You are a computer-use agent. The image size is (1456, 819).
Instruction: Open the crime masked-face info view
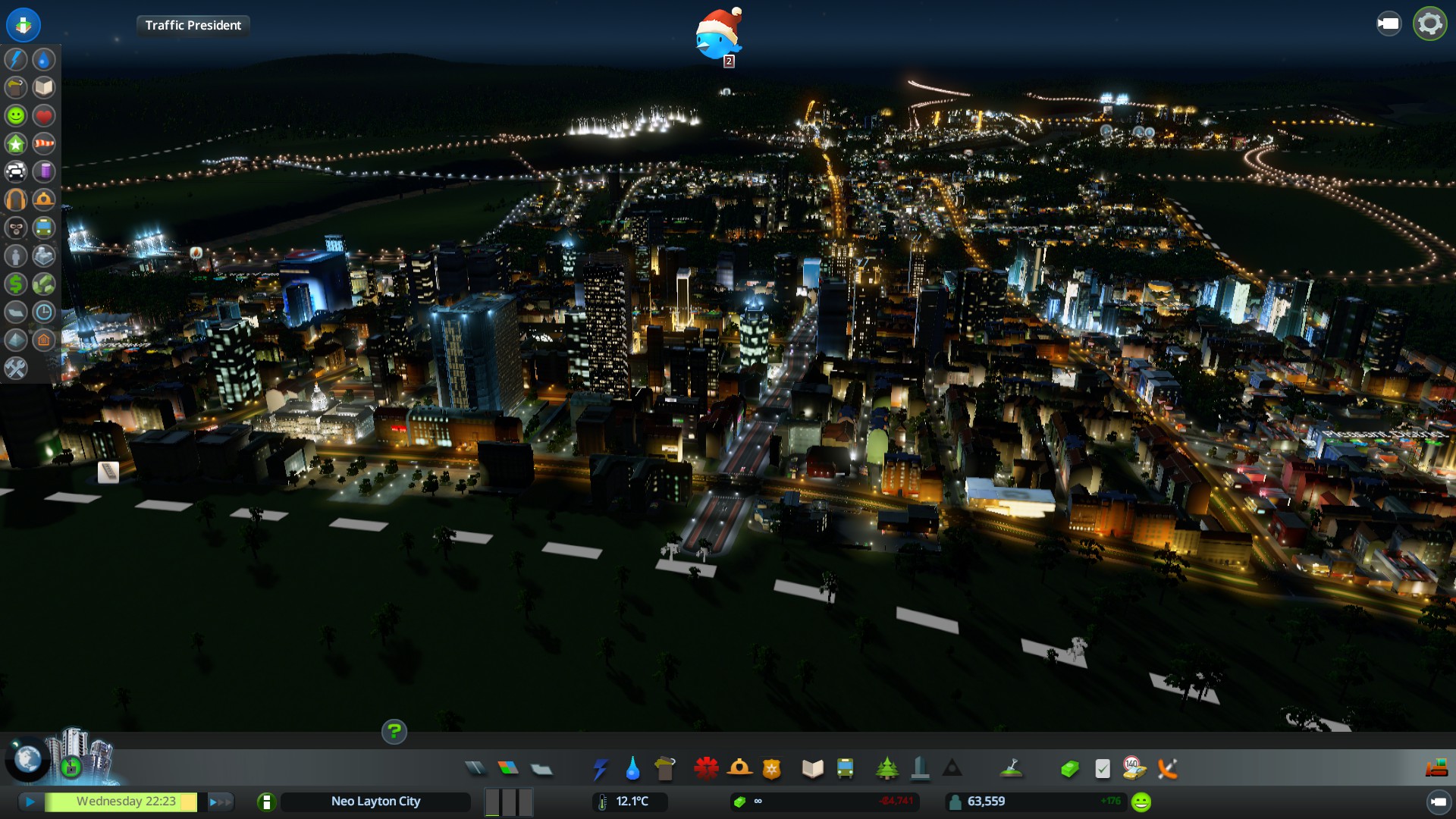pos(16,227)
